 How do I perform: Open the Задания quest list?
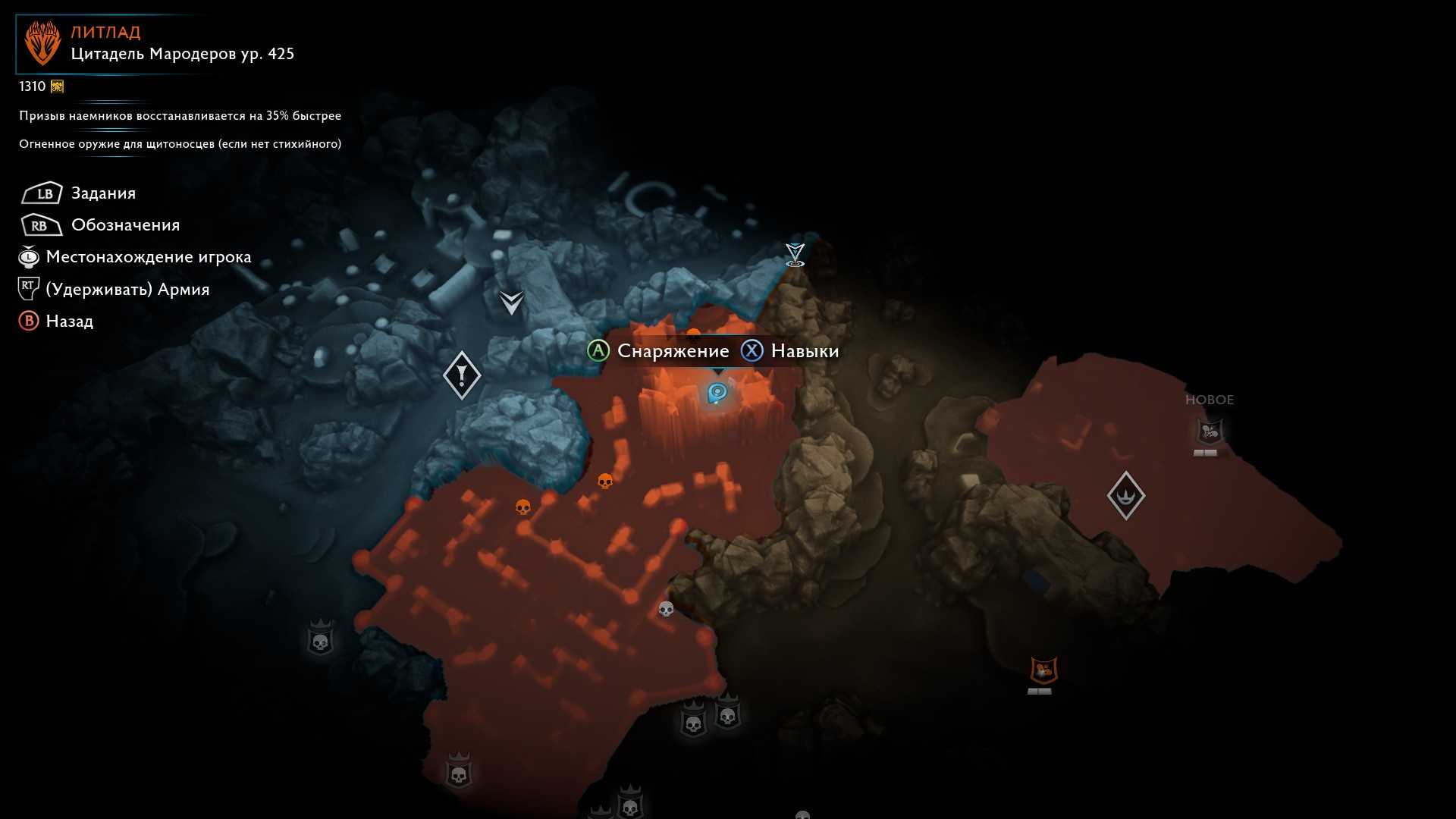pos(103,193)
